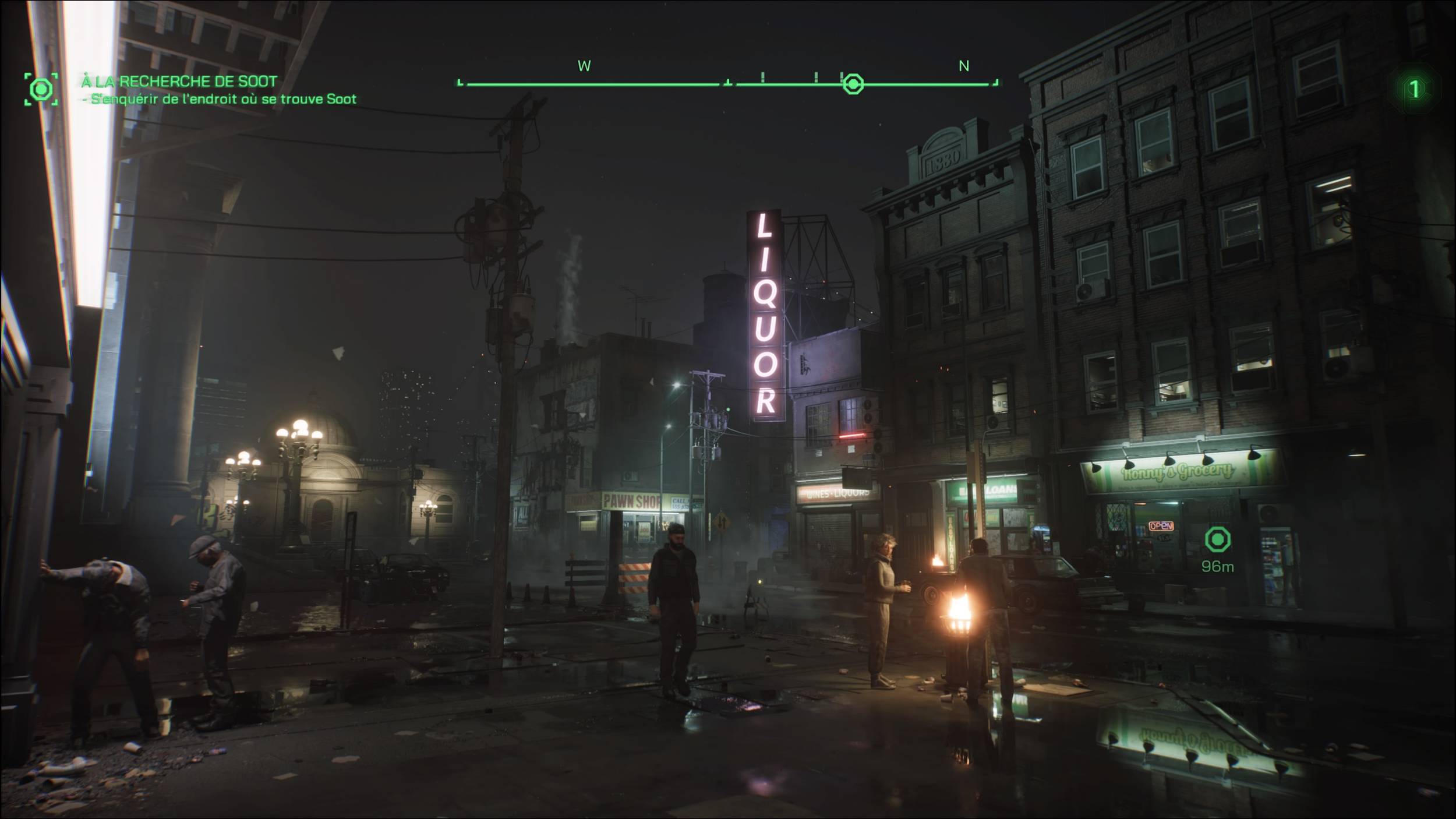Select the À la recherche de Soot quest title

tap(179, 81)
